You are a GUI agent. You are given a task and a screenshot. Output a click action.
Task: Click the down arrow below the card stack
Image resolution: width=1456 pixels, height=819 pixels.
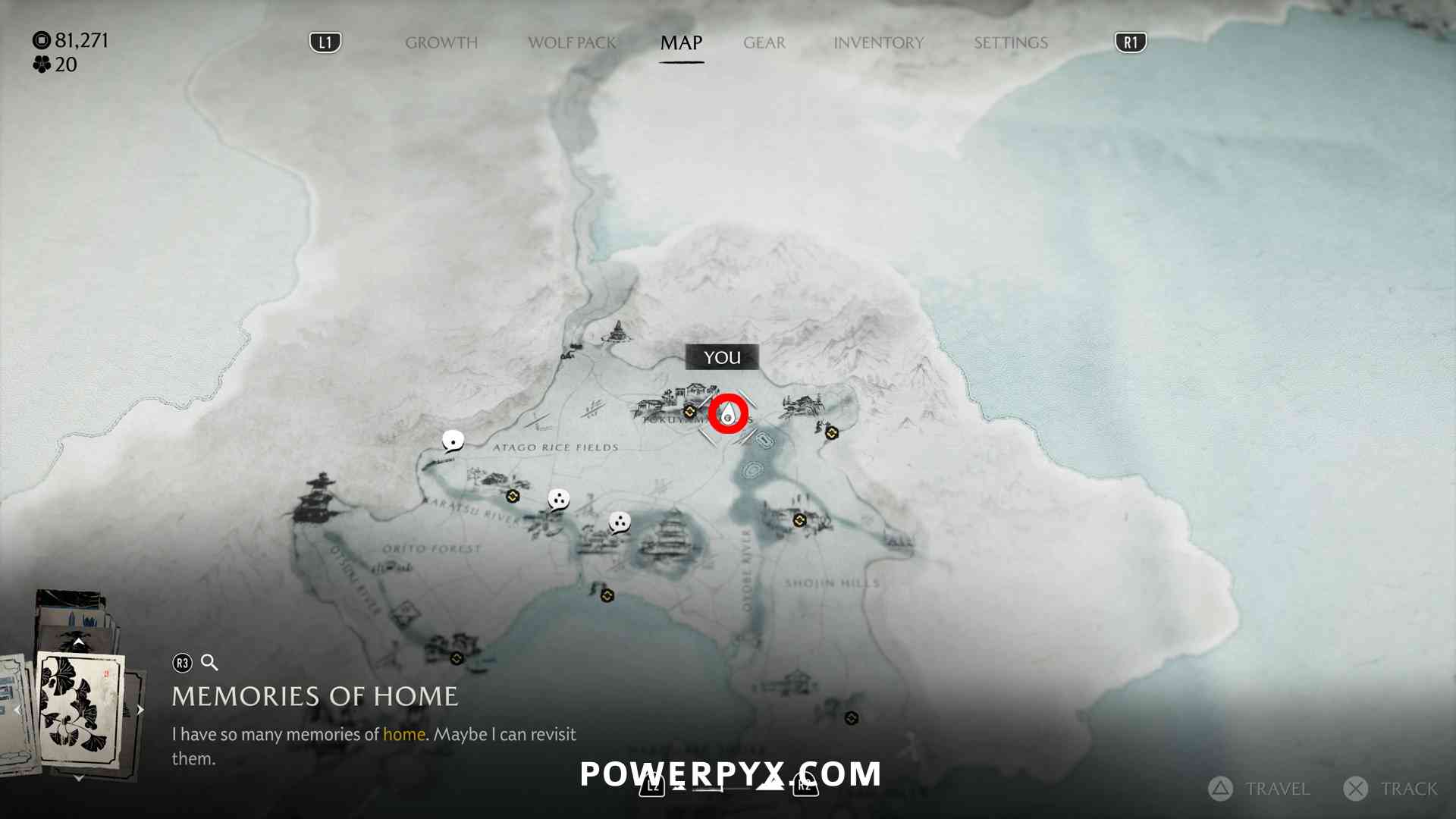coord(78,778)
